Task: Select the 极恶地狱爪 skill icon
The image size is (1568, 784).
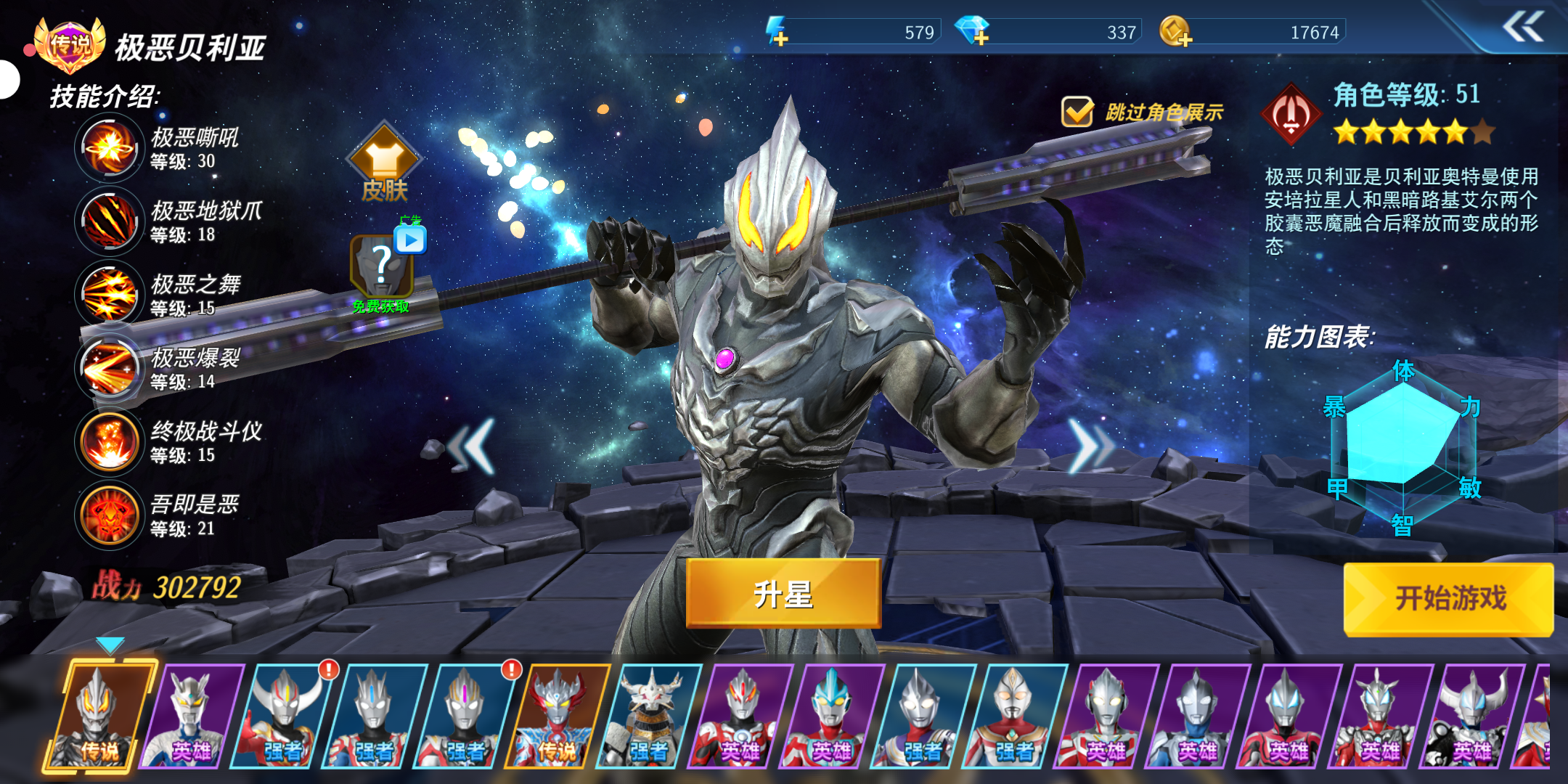Action: pyautogui.click(x=109, y=221)
